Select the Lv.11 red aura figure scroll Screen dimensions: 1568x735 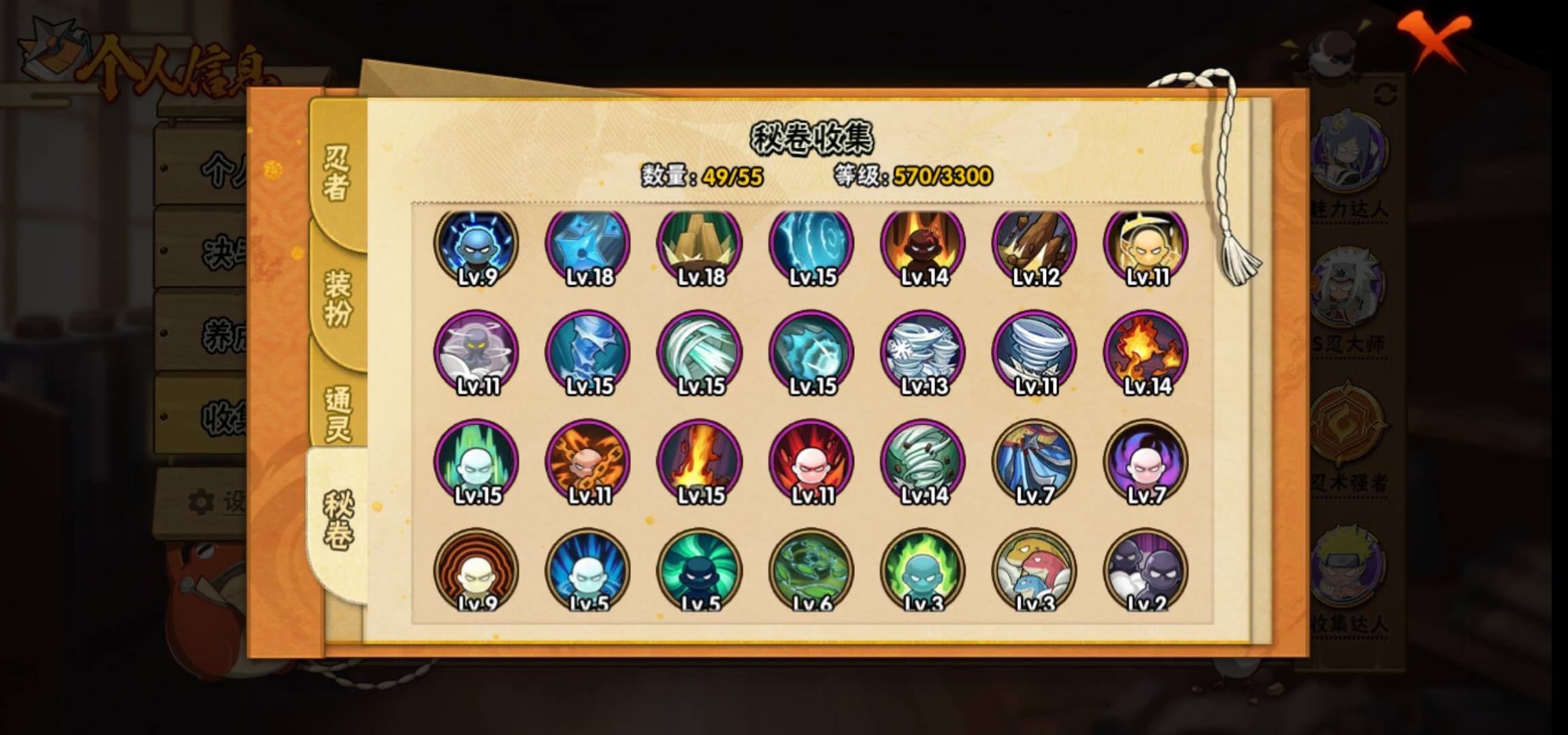pos(811,461)
